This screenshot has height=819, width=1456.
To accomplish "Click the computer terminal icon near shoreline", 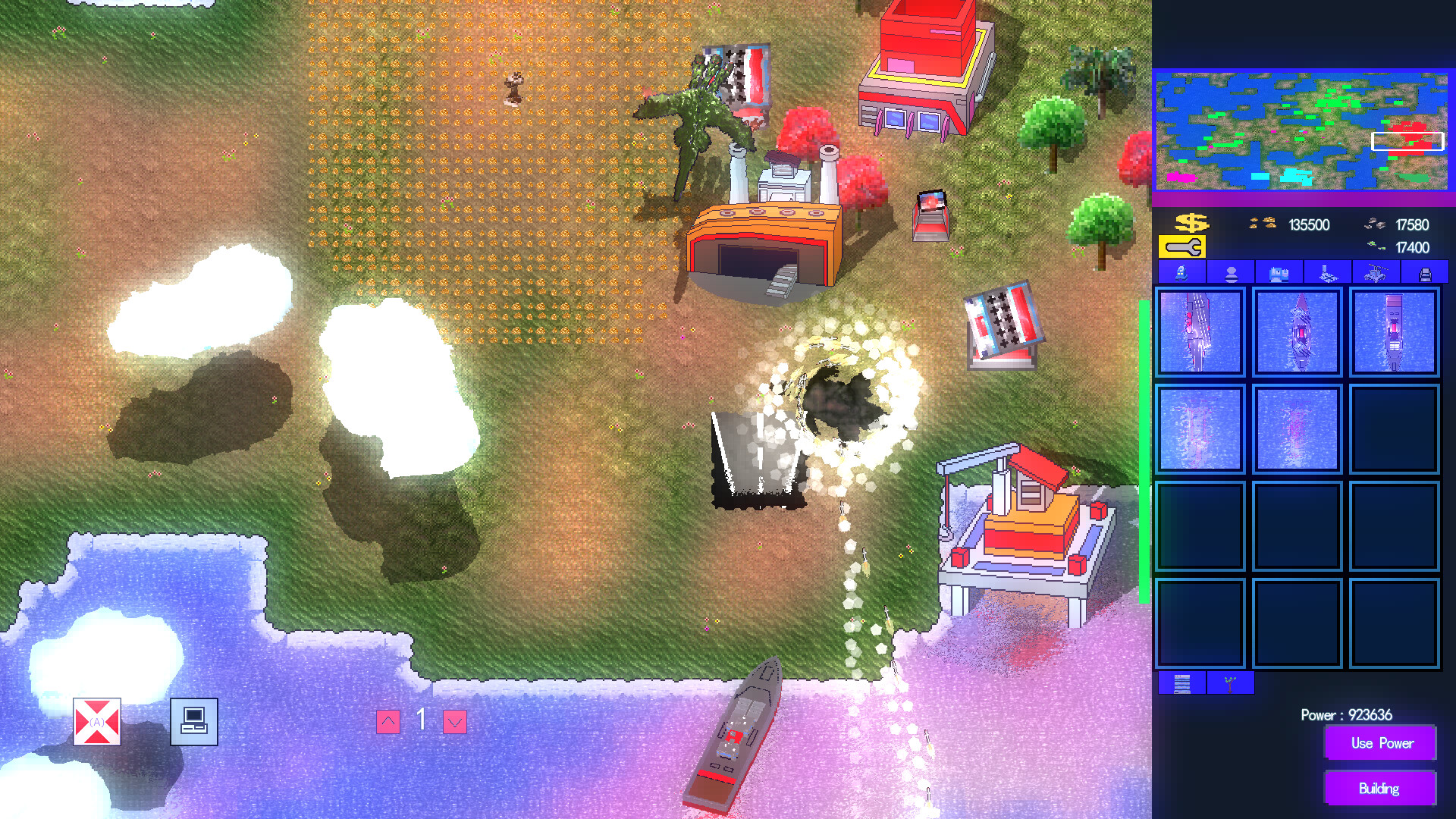I will (193, 723).
